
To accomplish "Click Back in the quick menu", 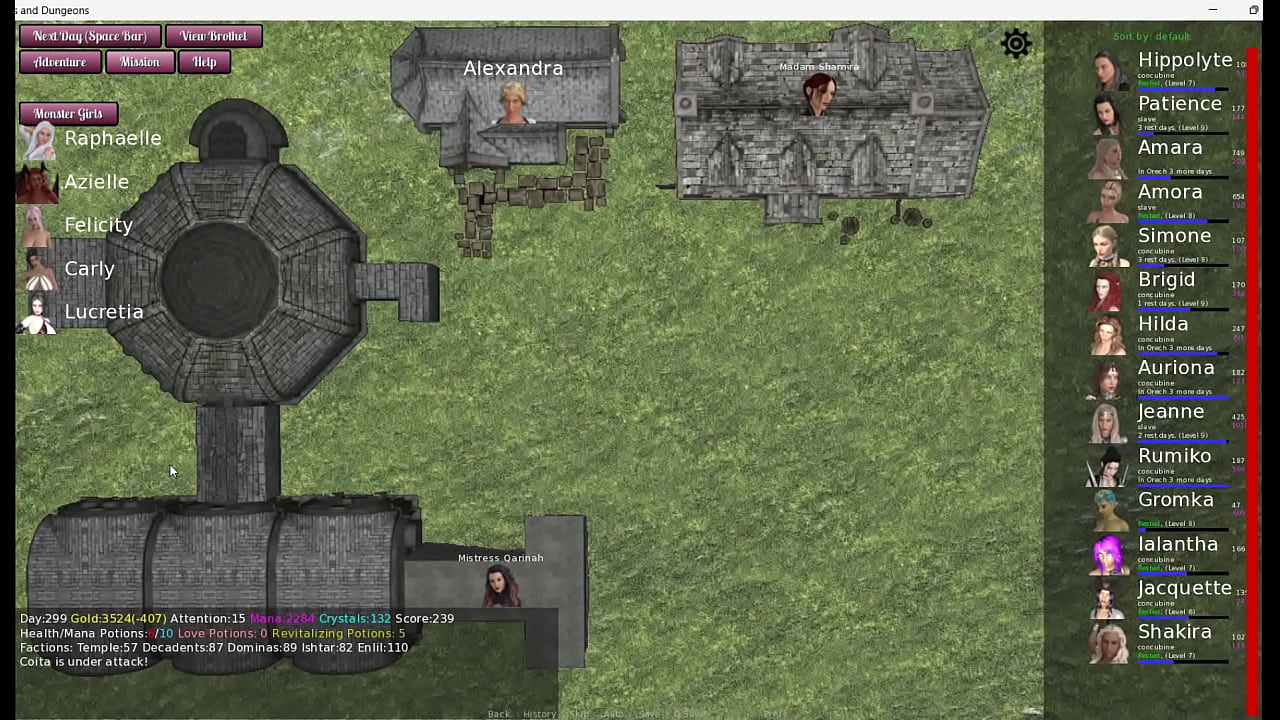I will [x=498, y=714].
